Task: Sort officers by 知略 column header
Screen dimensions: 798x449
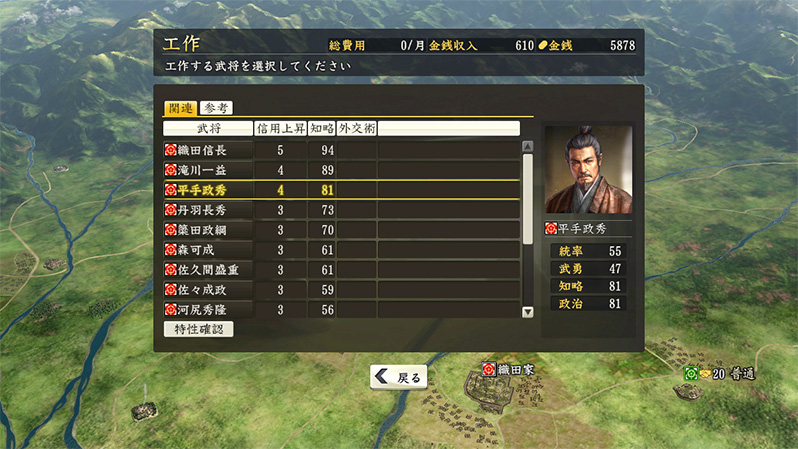Action: (x=320, y=128)
